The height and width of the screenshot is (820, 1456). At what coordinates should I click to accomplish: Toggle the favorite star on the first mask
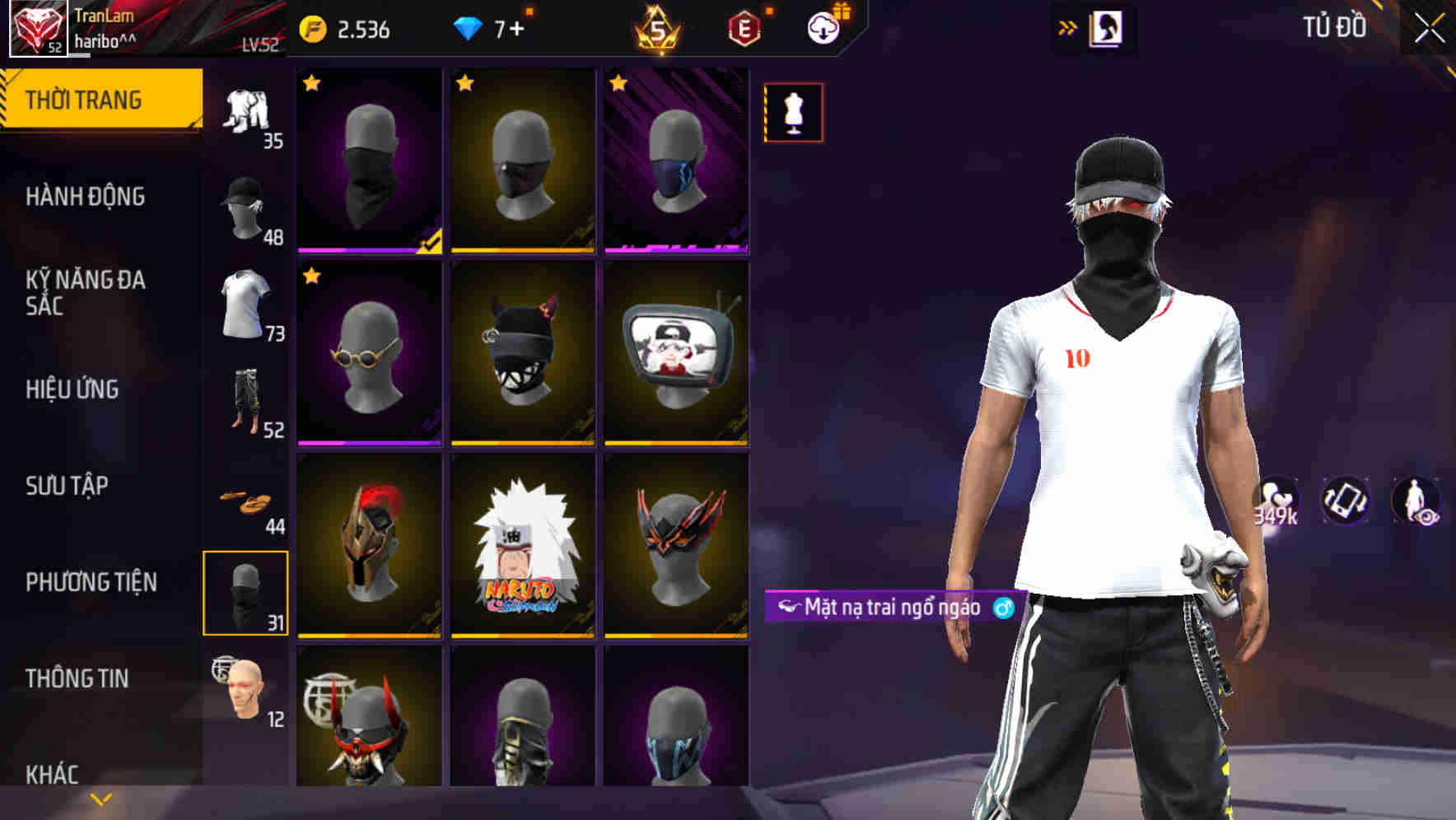(x=311, y=82)
